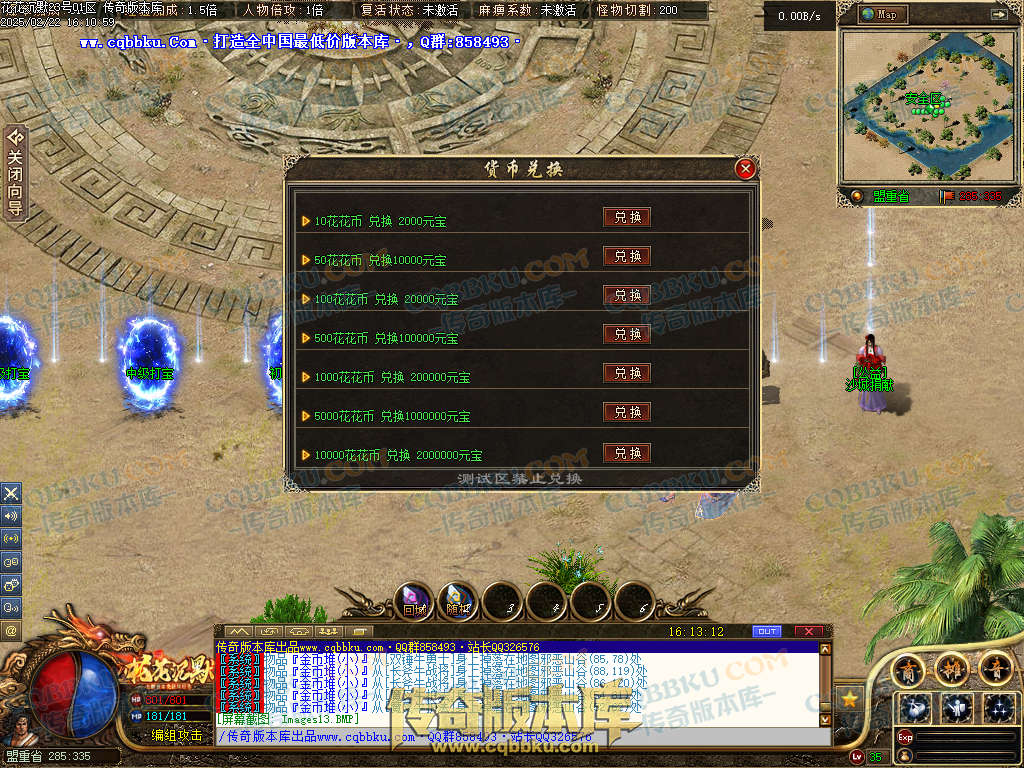Focus the chat input field
The height and width of the screenshot is (768, 1024).
pos(520,737)
